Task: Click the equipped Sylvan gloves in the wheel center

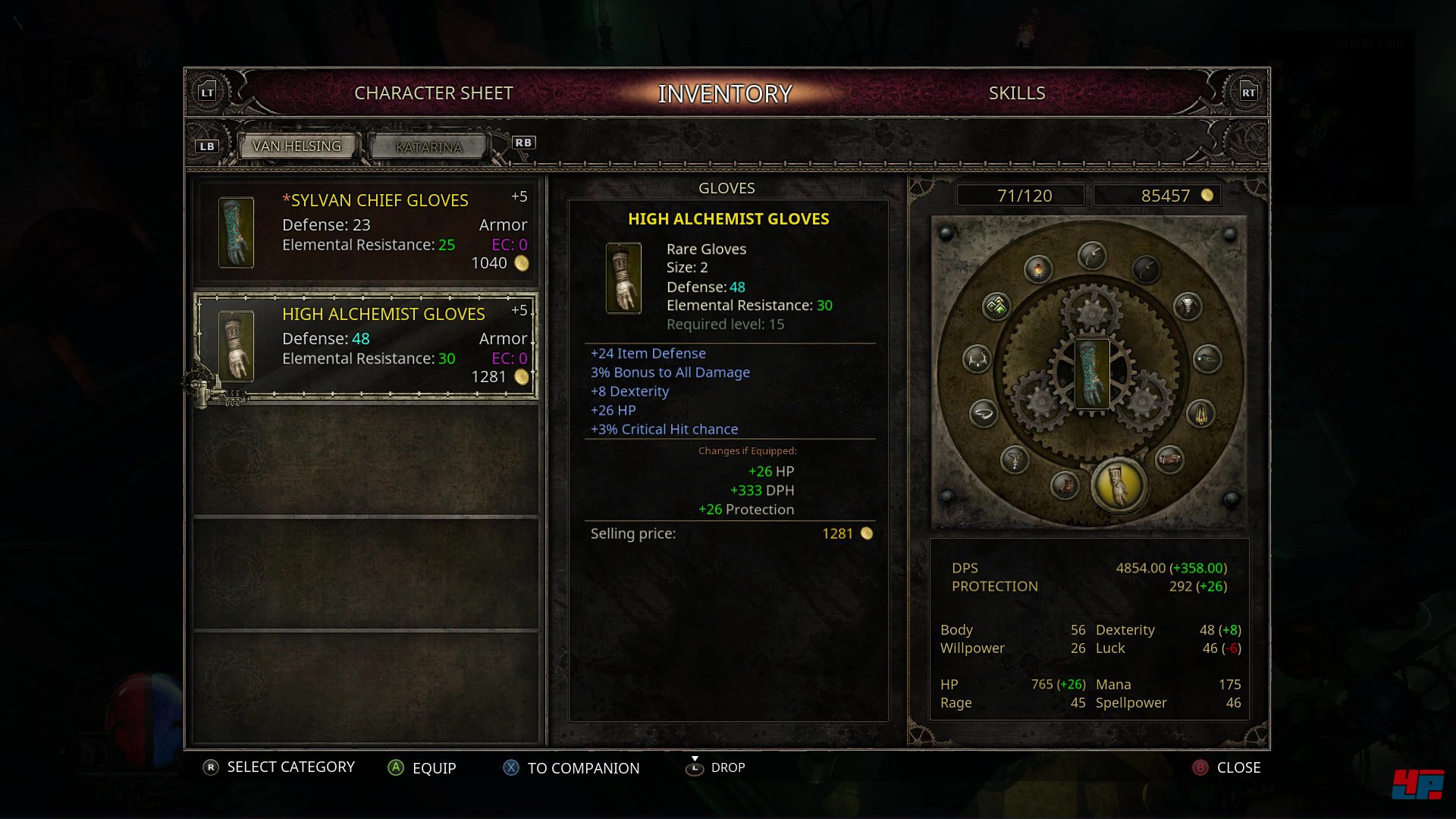Action: point(1092,373)
